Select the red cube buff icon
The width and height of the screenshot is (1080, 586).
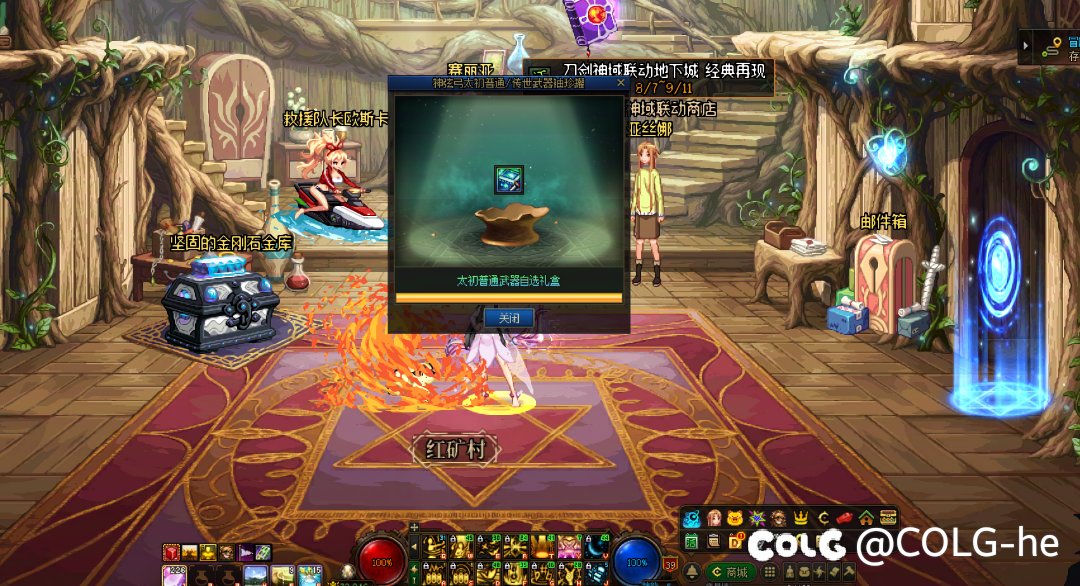point(172,552)
